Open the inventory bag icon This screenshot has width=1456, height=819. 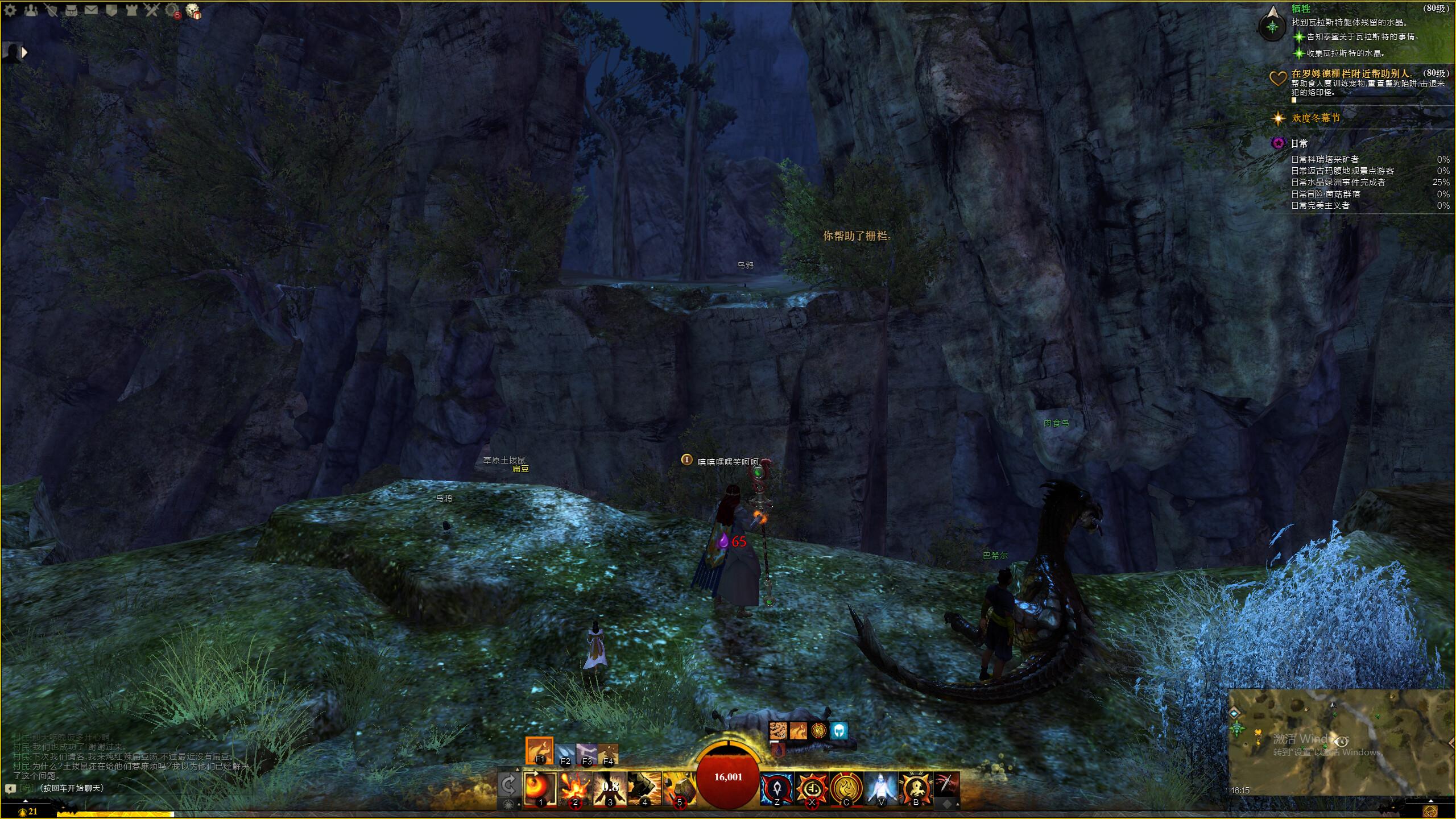coord(71,10)
